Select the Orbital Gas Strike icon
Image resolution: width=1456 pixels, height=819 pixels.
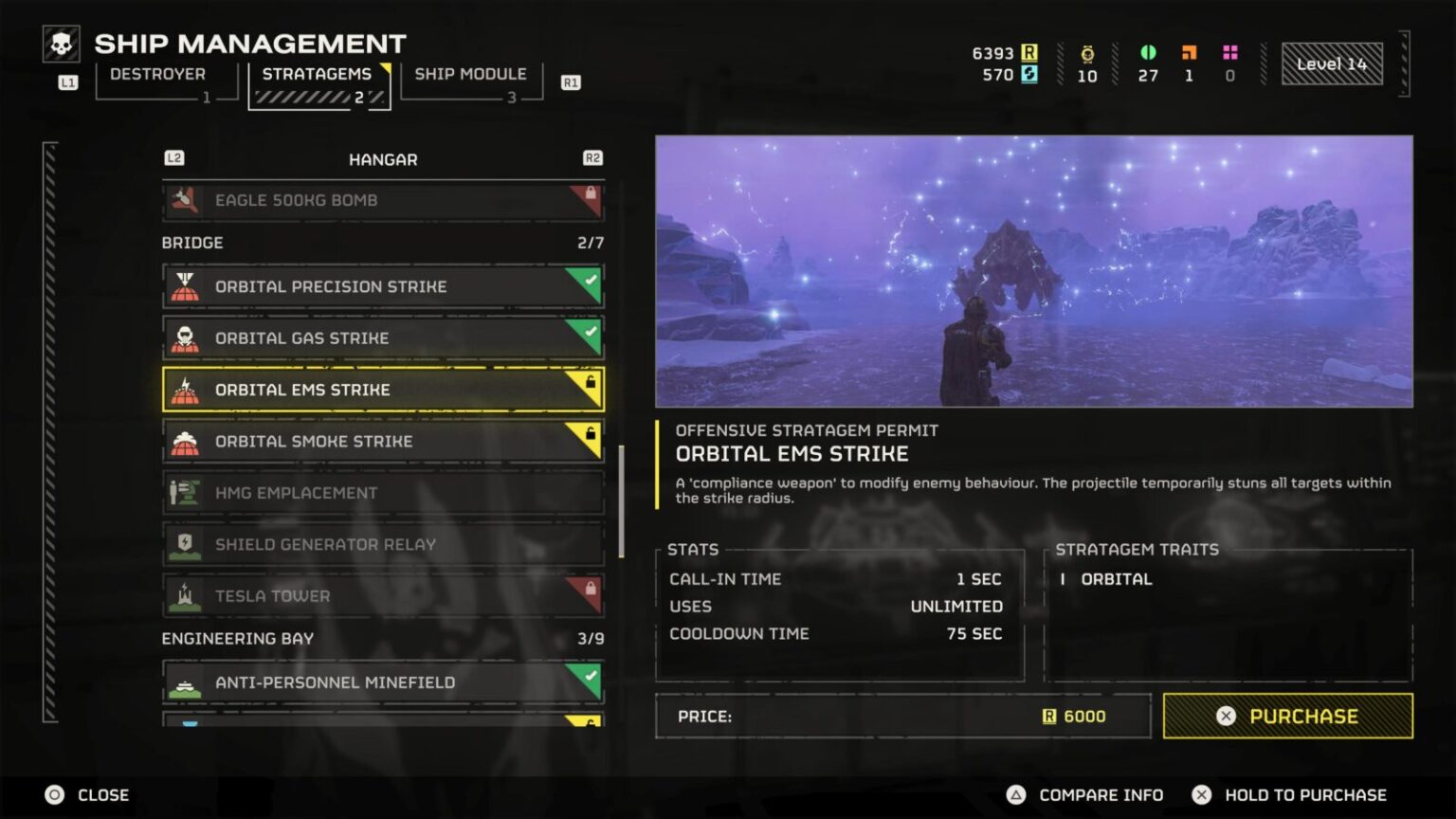coord(186,337)
